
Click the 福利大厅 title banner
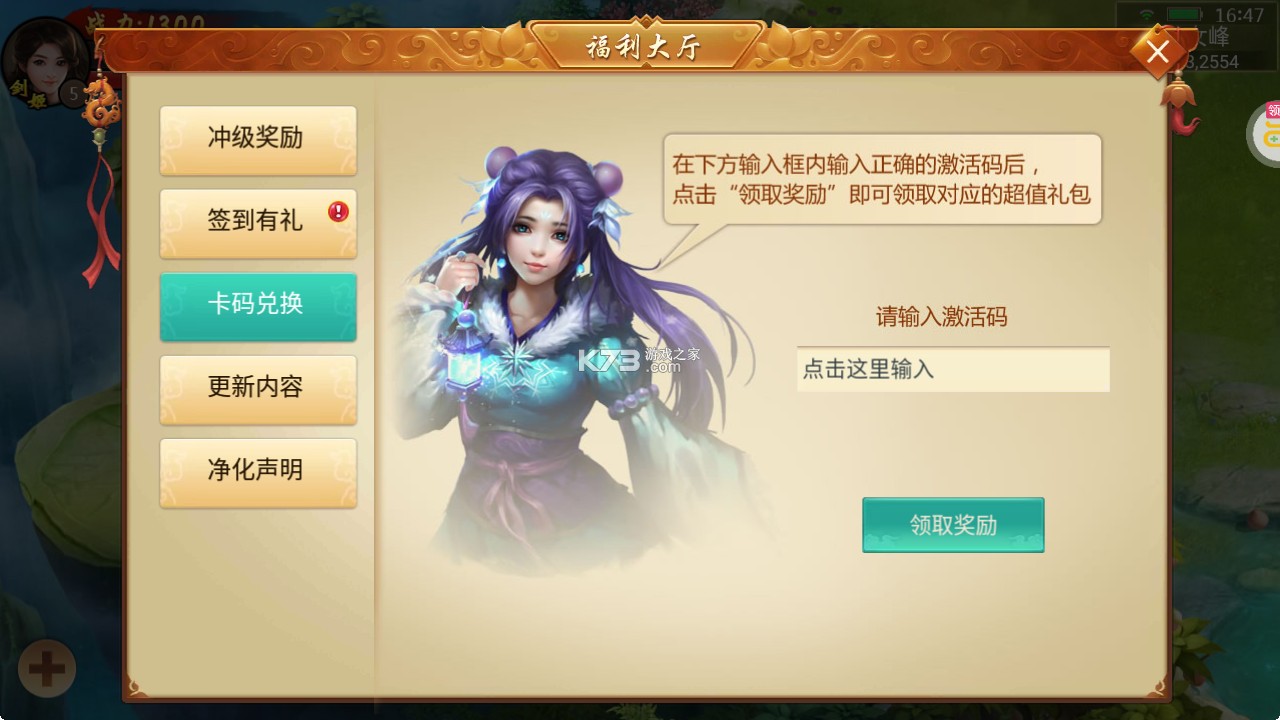click(645, 44)
